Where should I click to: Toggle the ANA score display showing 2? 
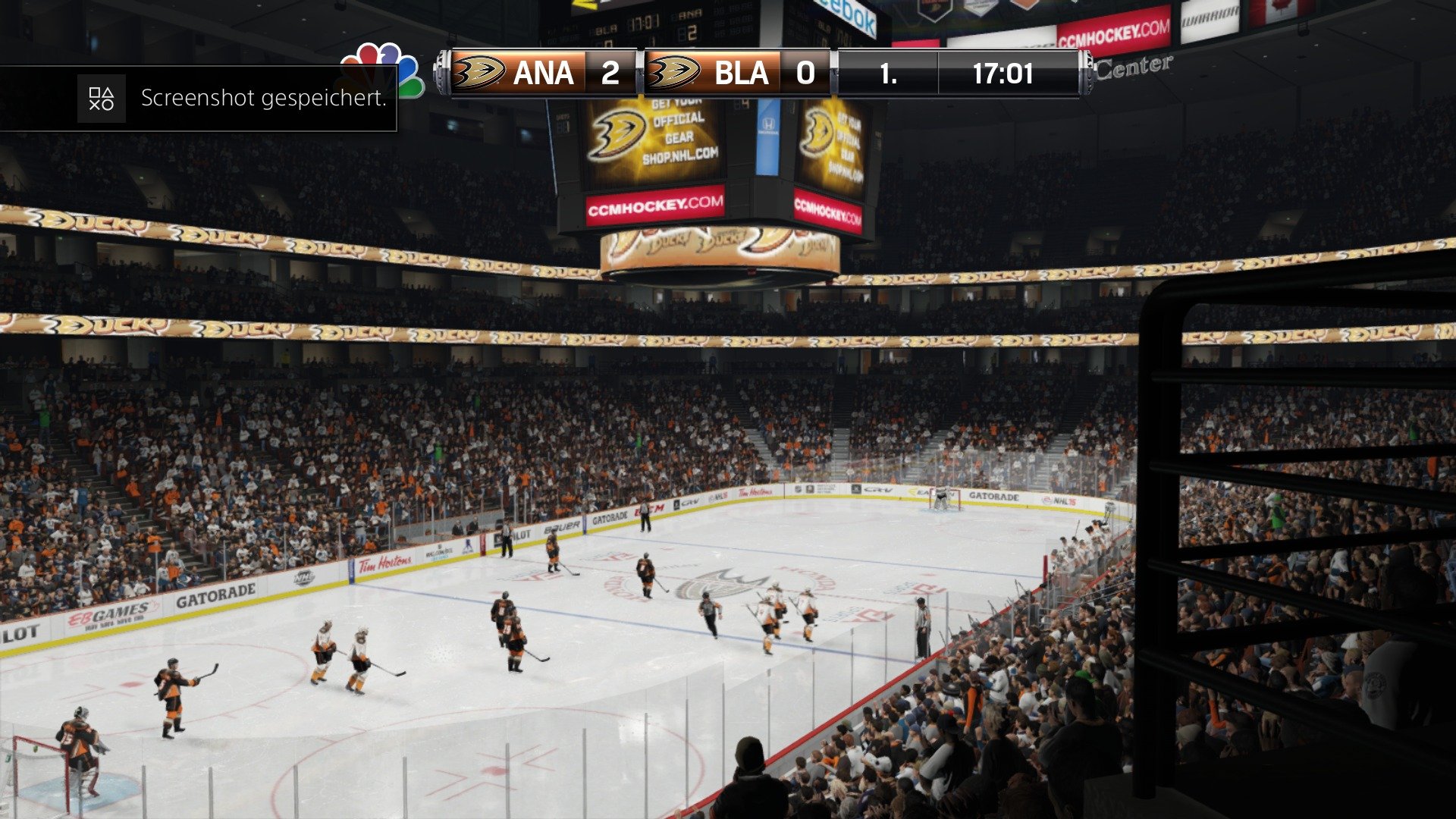coord(610,72)
